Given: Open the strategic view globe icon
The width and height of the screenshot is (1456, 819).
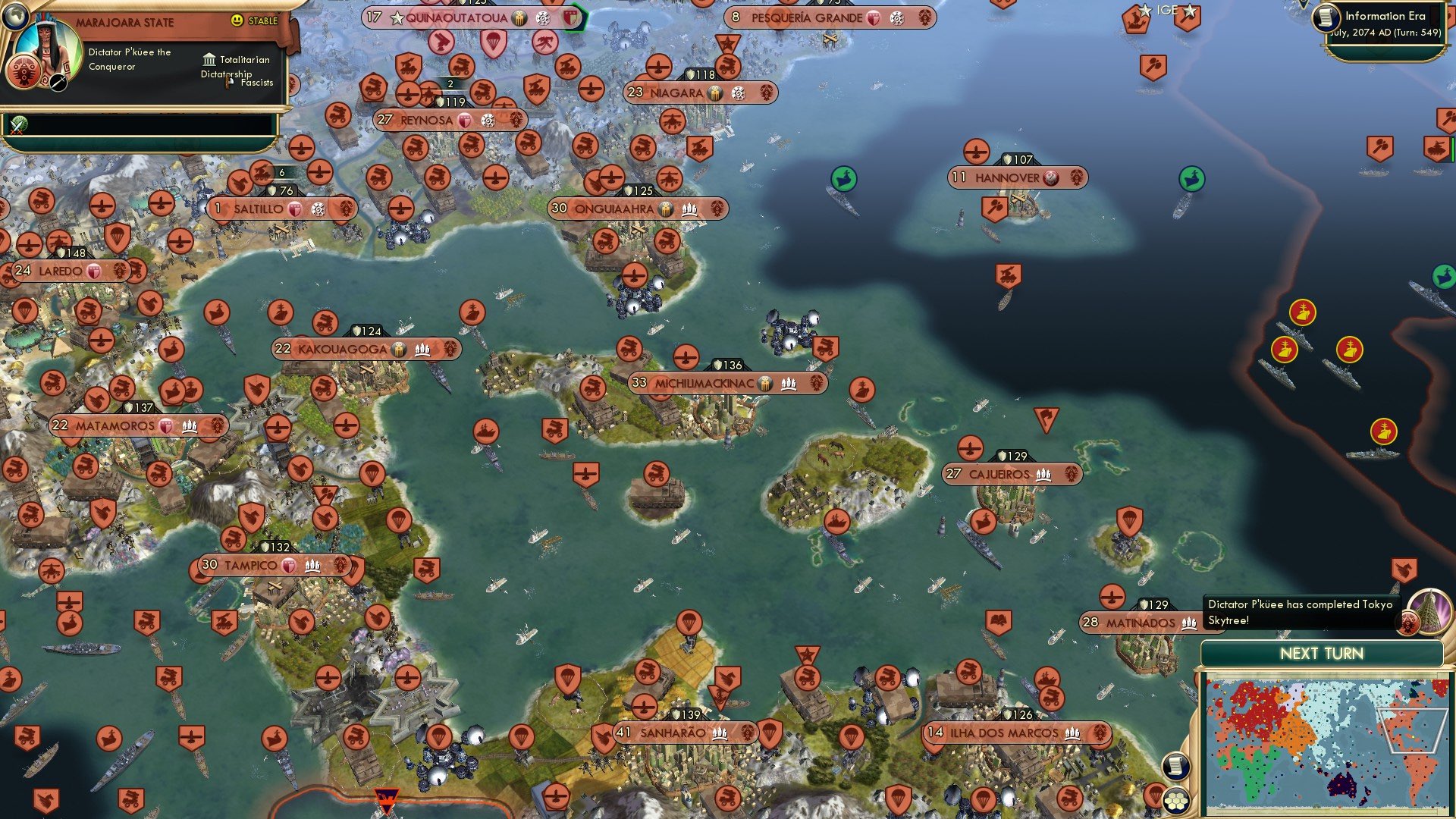Looking at the screenshot, I should [14, 17].
